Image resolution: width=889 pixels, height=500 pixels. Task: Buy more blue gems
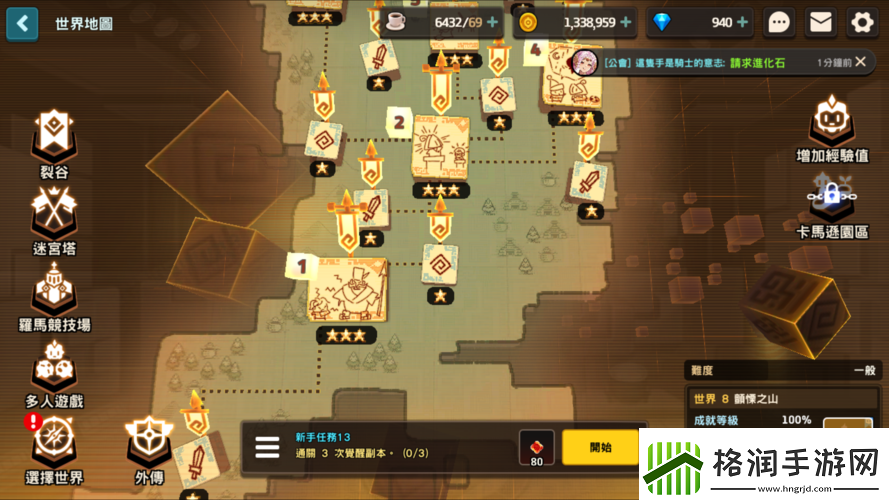(743, 22)
